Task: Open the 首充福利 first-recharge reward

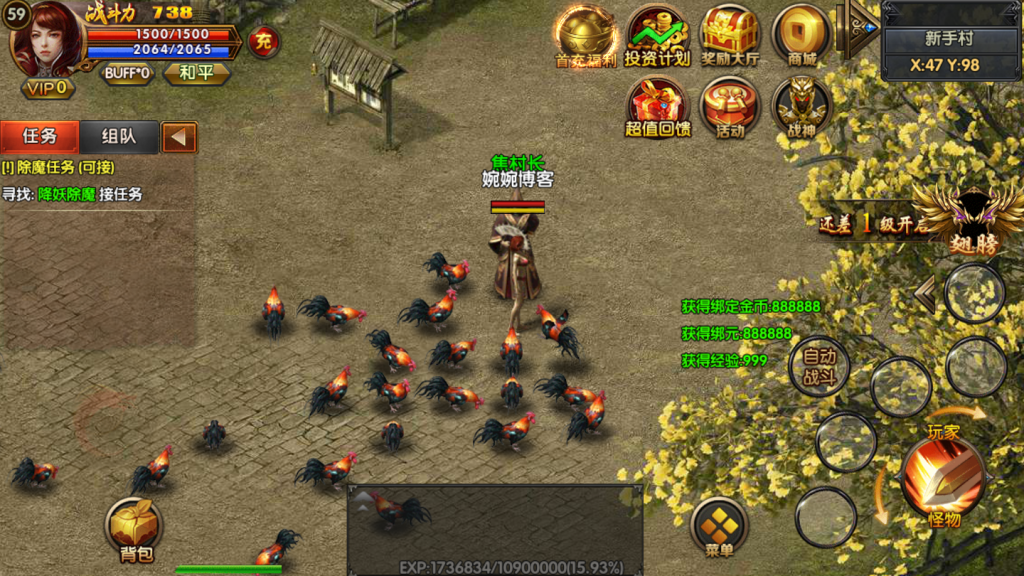Action: click(586, 38)
